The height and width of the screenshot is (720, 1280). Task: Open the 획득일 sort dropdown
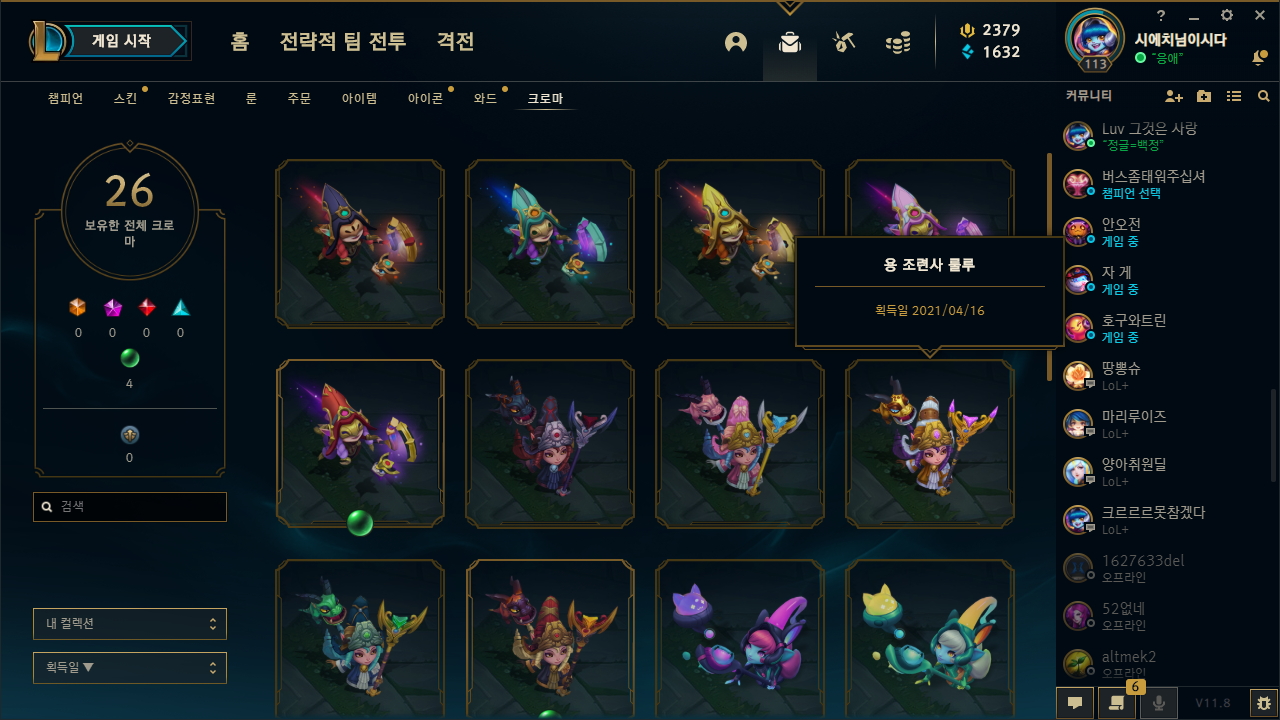pyautogui.click(x=129, y=667)
